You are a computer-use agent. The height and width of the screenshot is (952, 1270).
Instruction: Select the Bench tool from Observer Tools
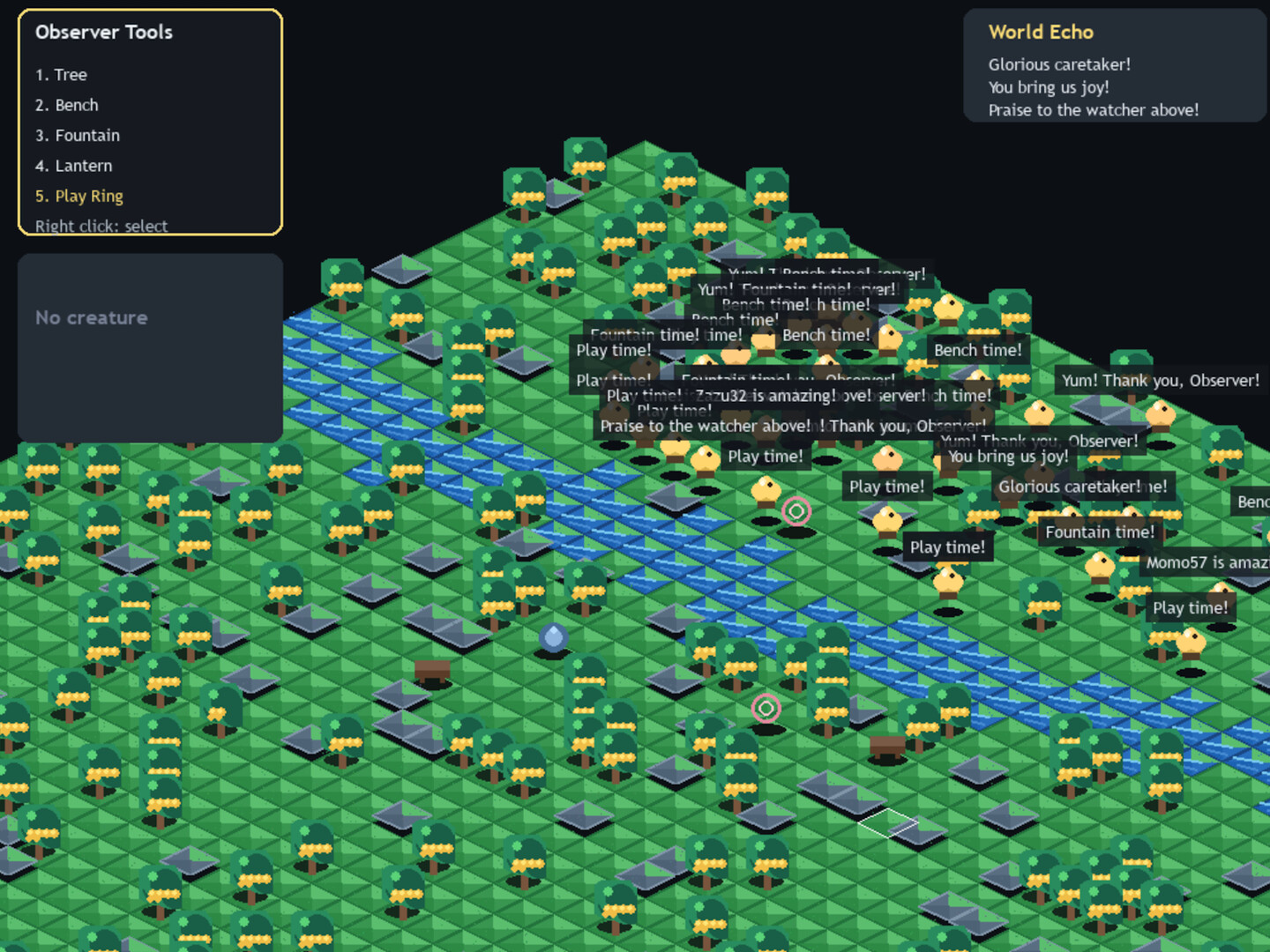pos(67,105)
